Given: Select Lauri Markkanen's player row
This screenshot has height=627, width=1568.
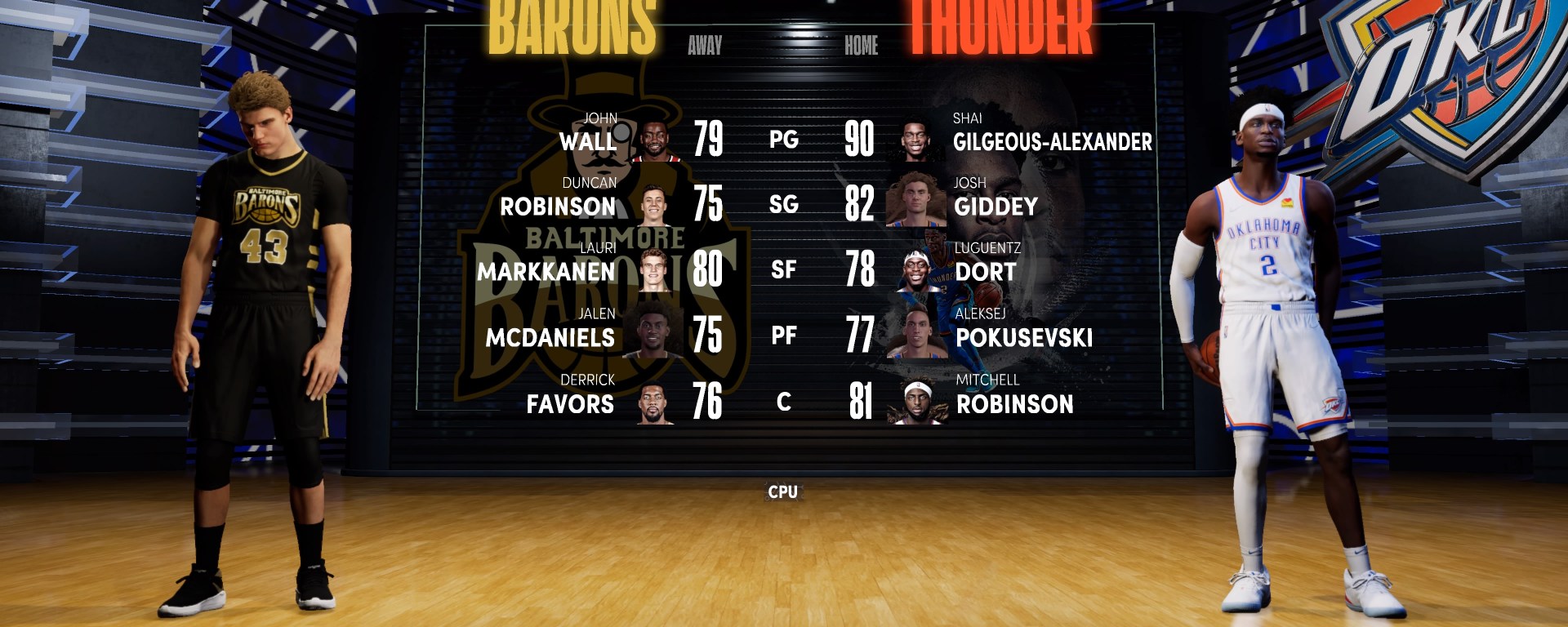Looking at the screenshot, I should click(546, 271).
